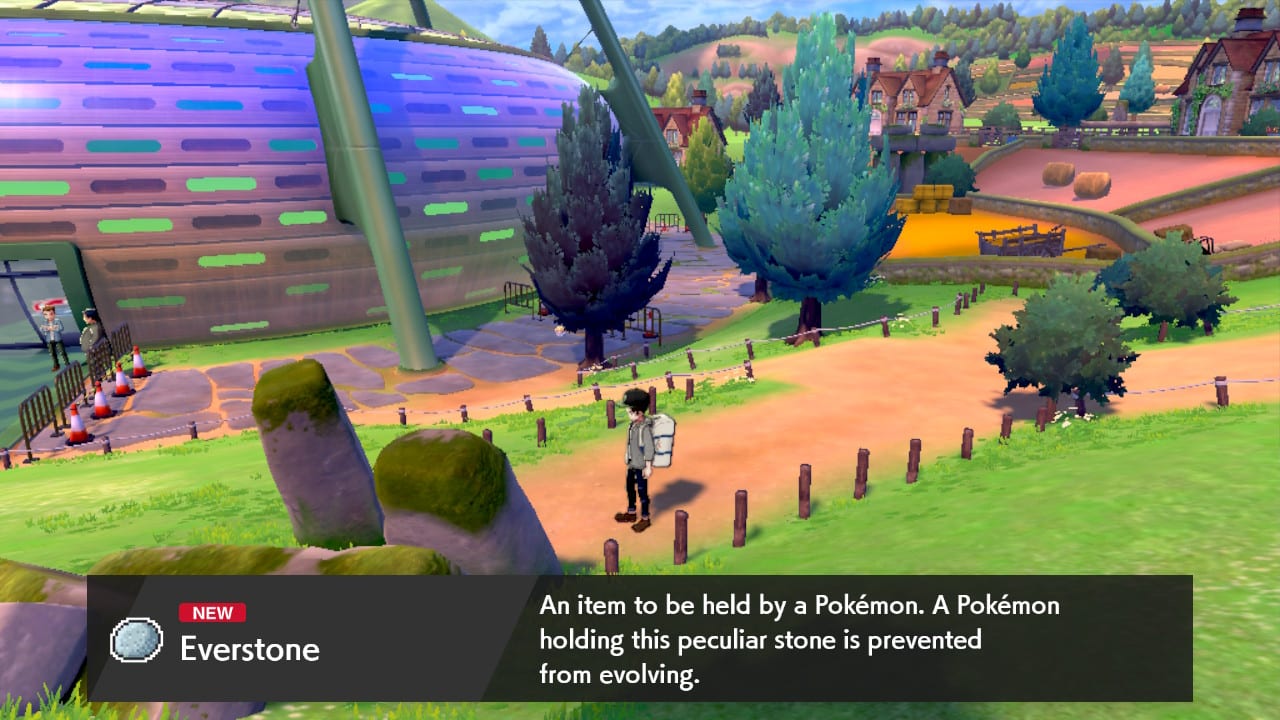The width and height of the screenshot is (1280, 720).
Task: Select the Everstone item name text
Action: click(x=248, y=650)
